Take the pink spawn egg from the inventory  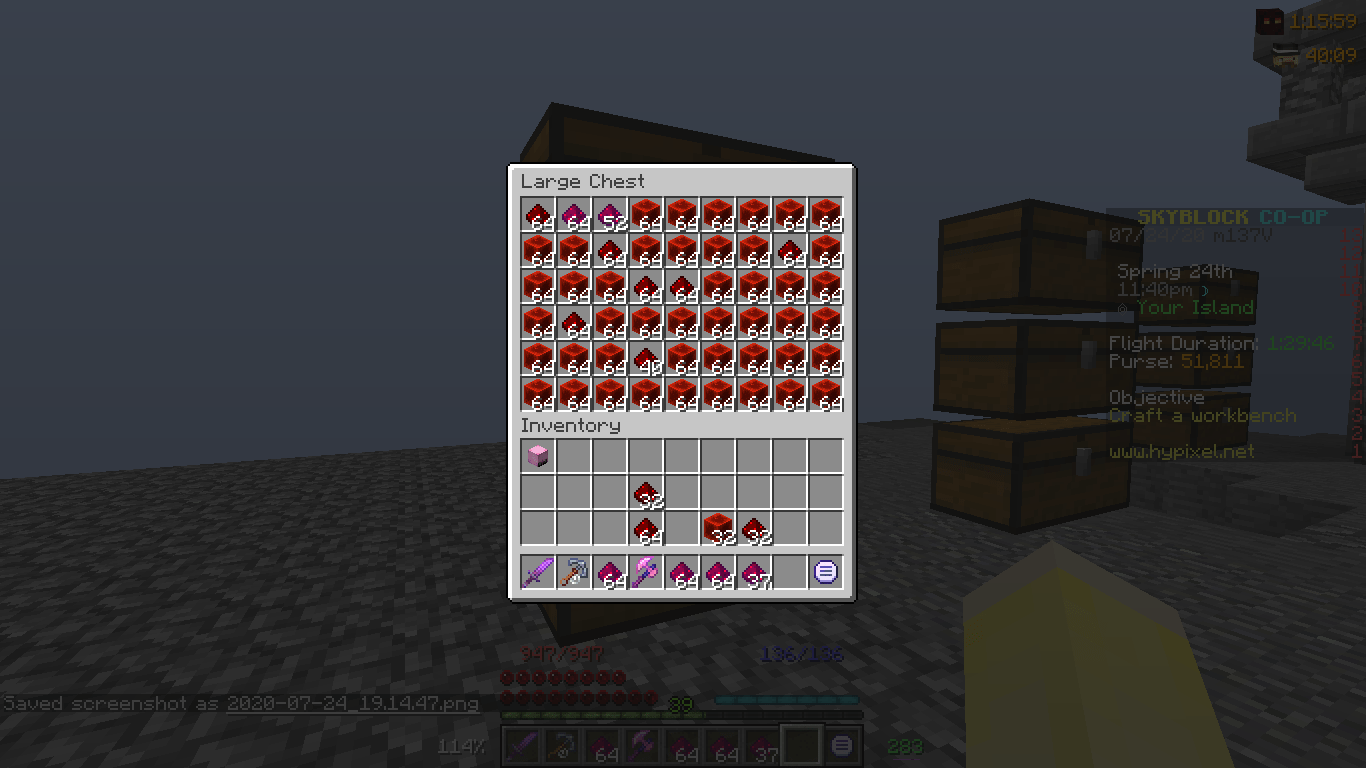pyautogui.click(x=537, y=454)
